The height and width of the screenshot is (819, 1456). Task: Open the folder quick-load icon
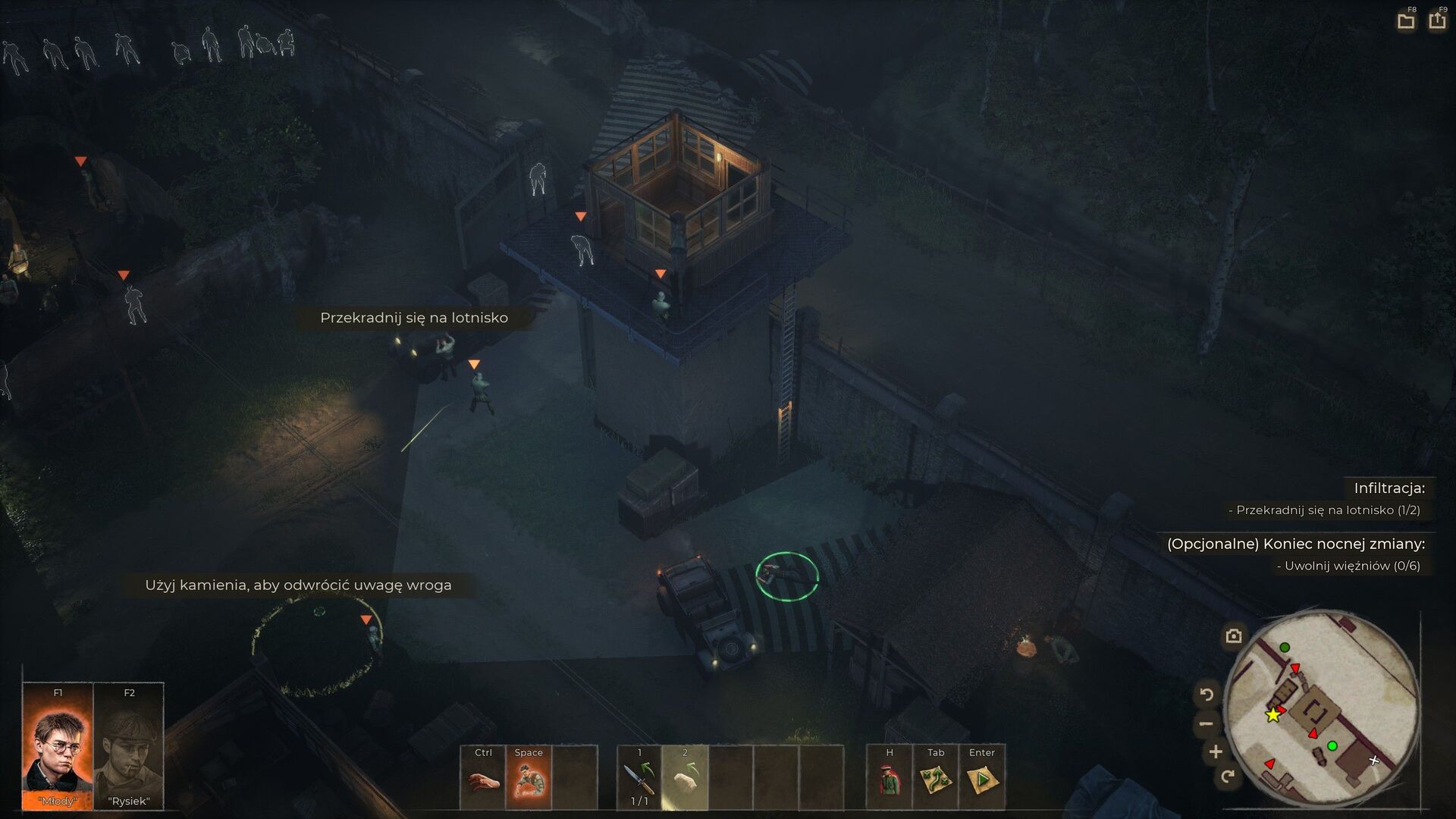click(x=1406, y=20)
